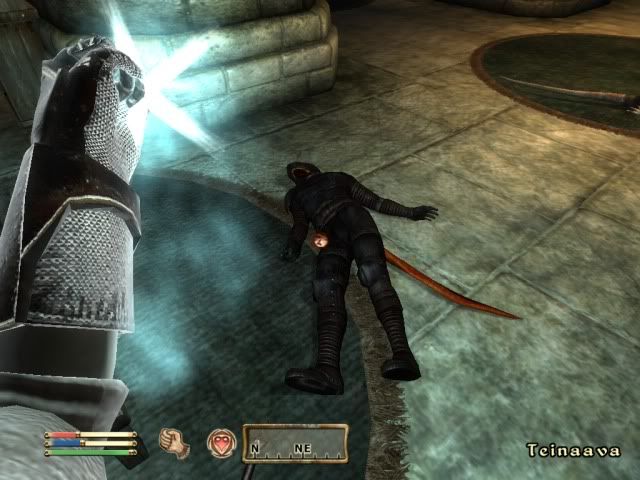This screenshot has width=640, height=480.
Task: Click the fist weapon icon
Action: 176,442
